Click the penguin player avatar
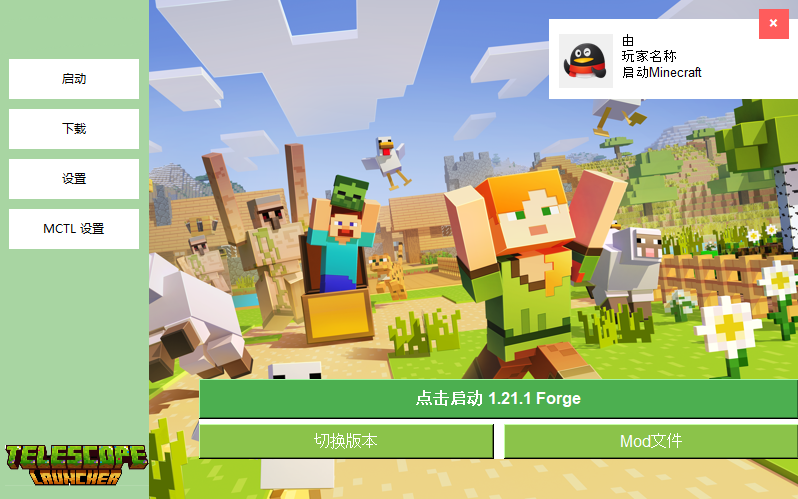The image size is (798, 499). tap(585, 61)
